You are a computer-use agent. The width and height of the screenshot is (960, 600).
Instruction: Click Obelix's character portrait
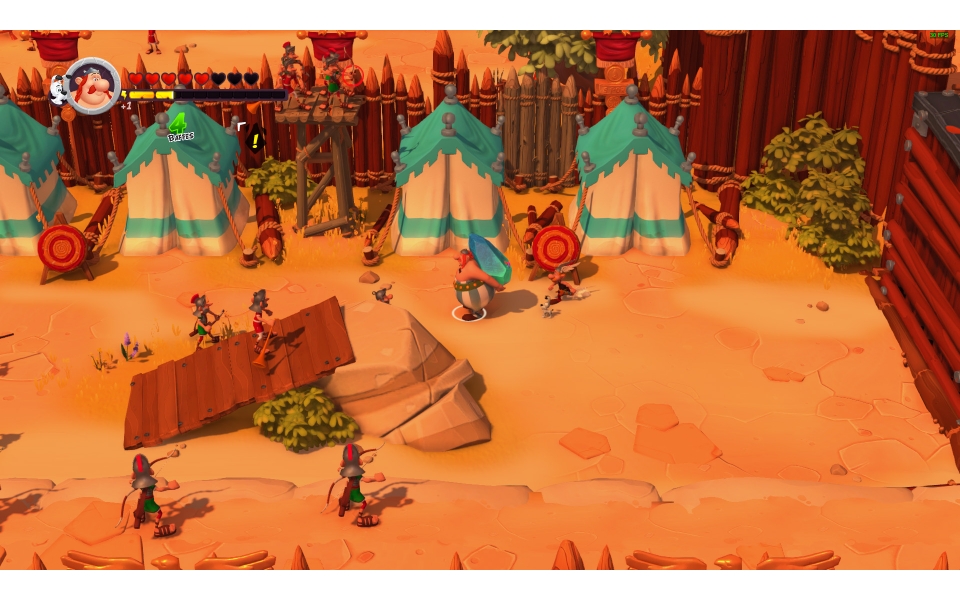(x=93, y=86)
